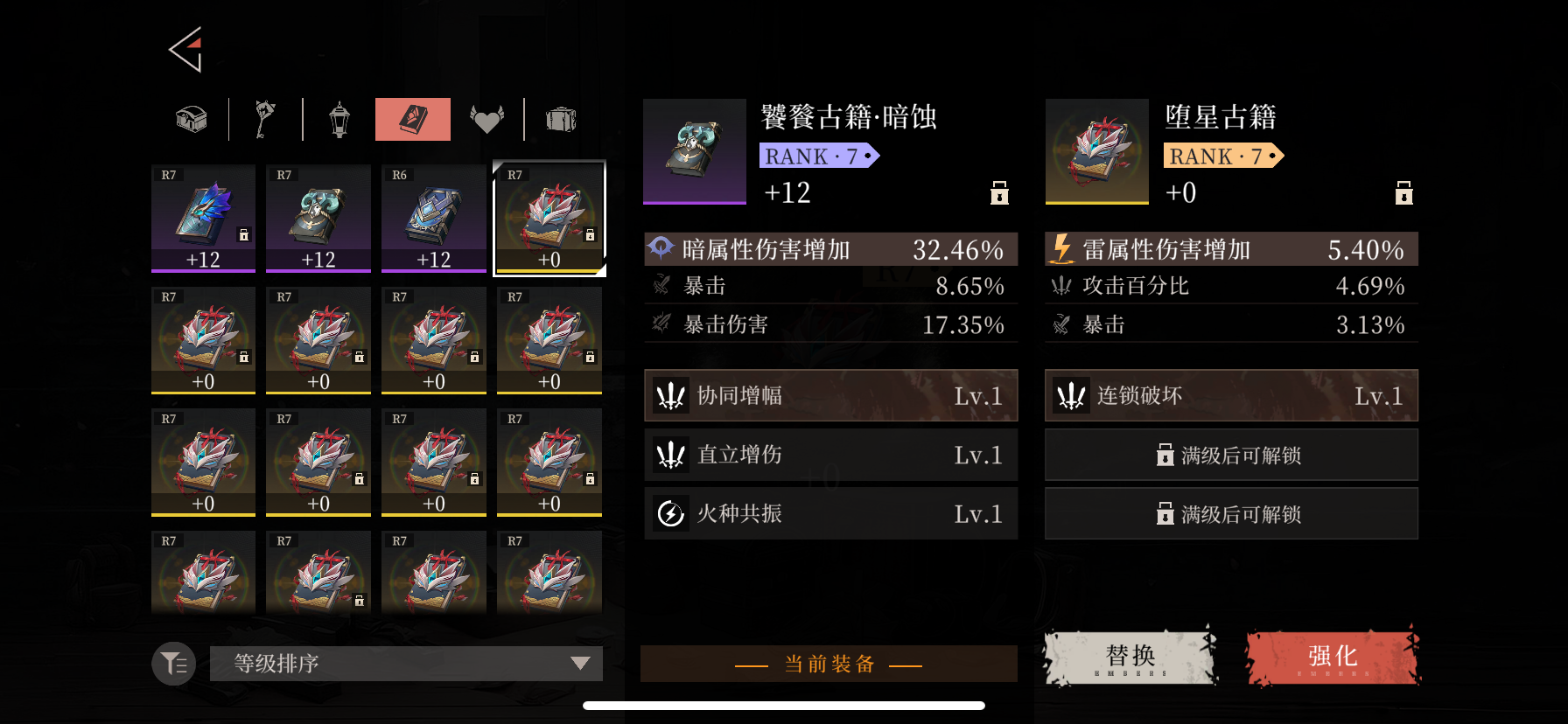Toggle the lock on 堕星古籍
1568x724 pixels.
point(1403,193)
